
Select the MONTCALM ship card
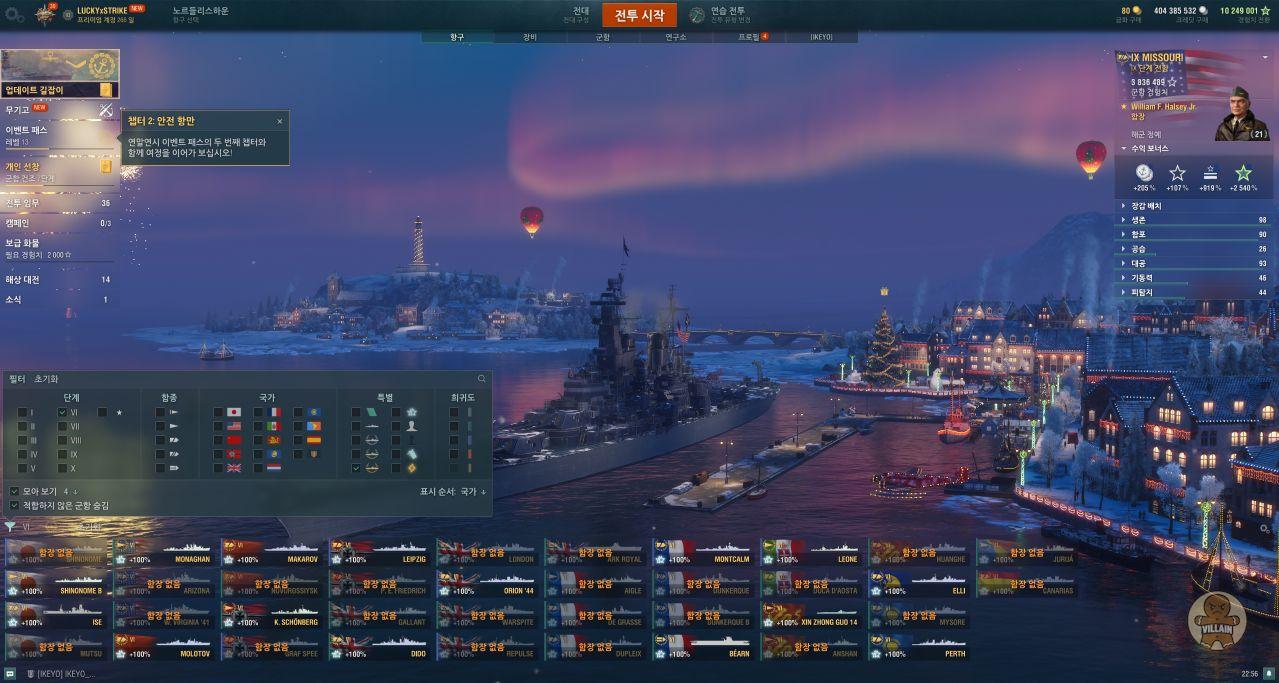pos(703,553)
